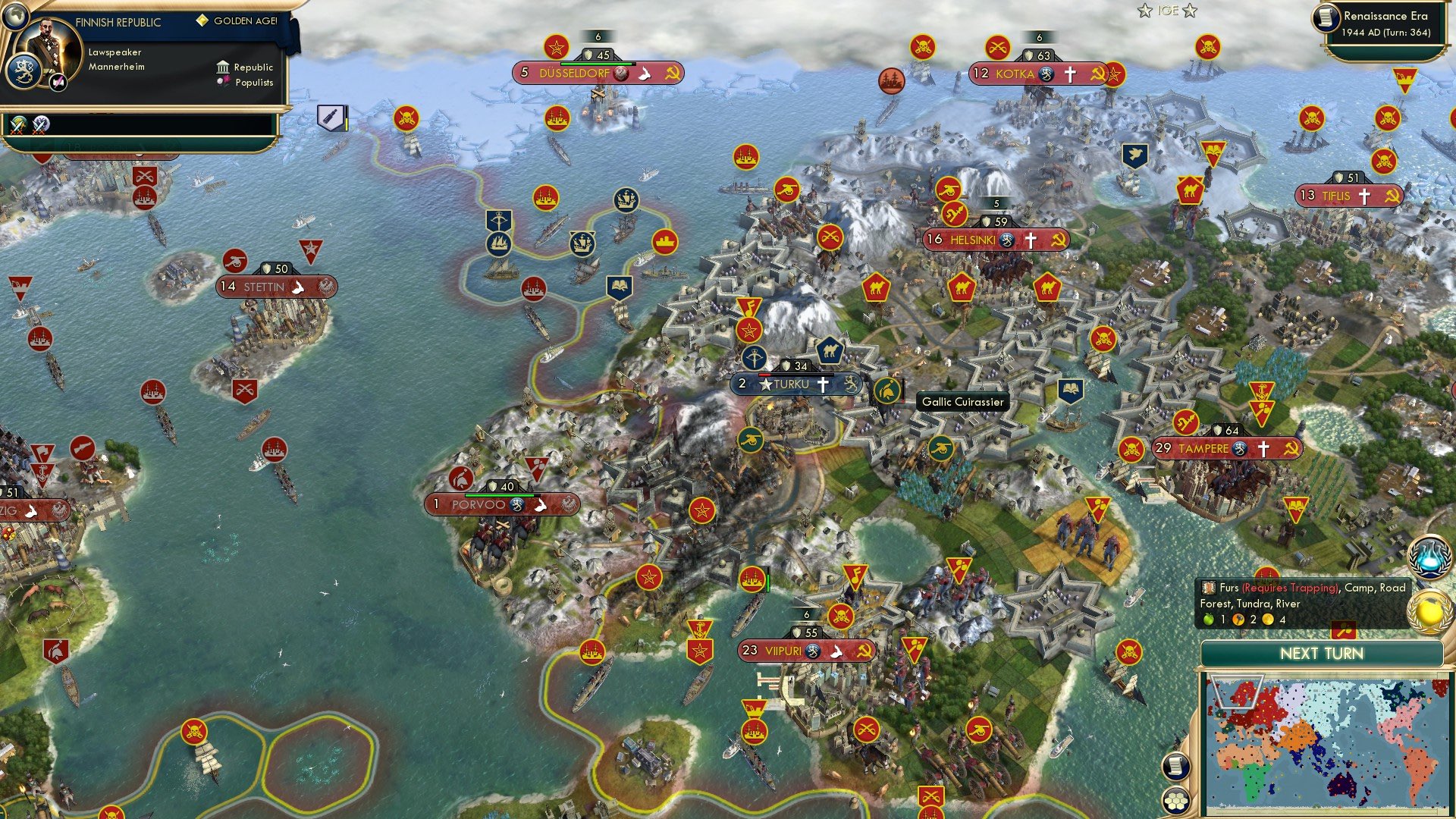
Task: Click the Republic government building icon
Action: click(223, 68)
